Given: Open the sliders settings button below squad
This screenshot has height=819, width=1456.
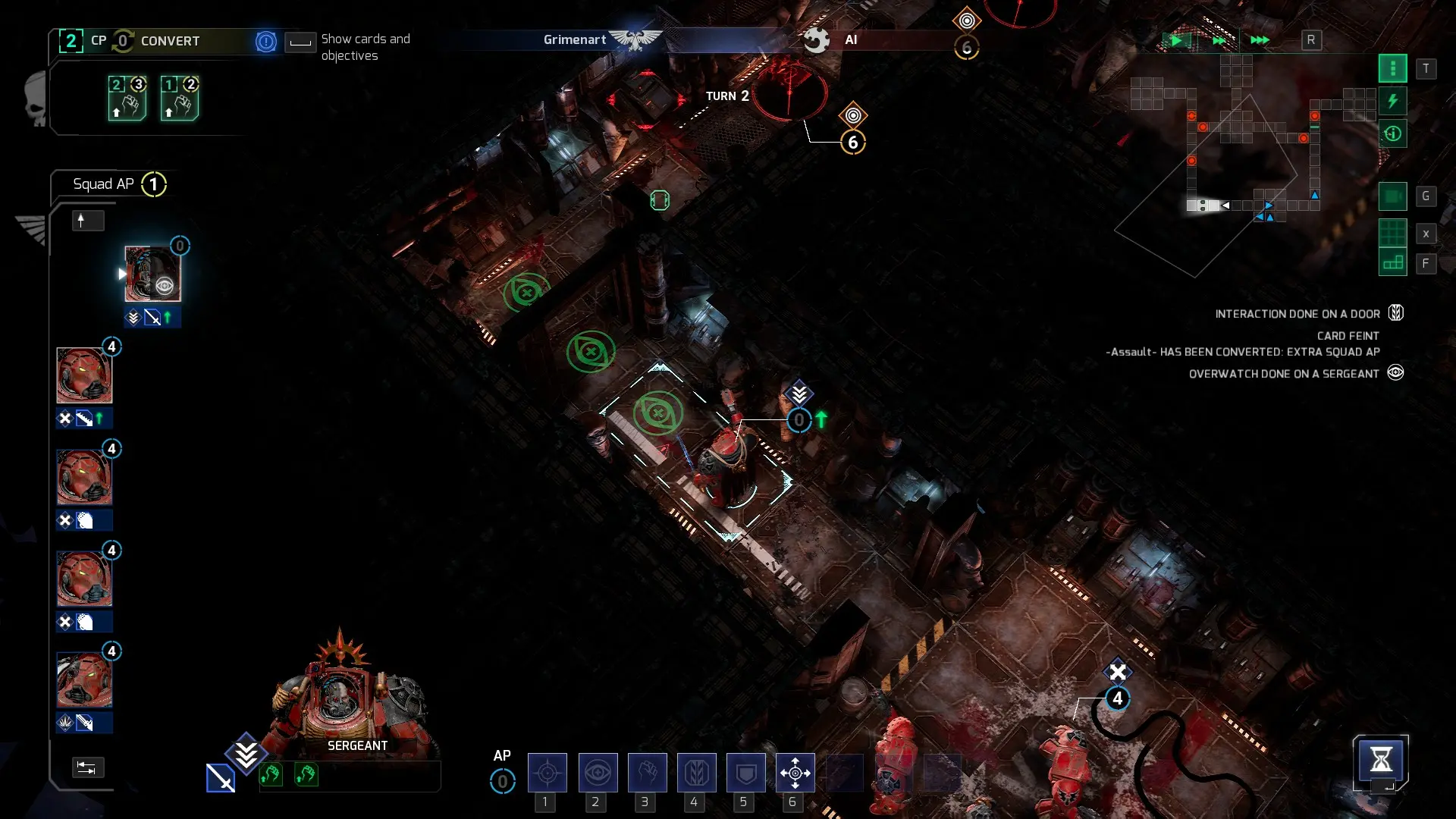Looking at the screenshot, I should [87, 767].
